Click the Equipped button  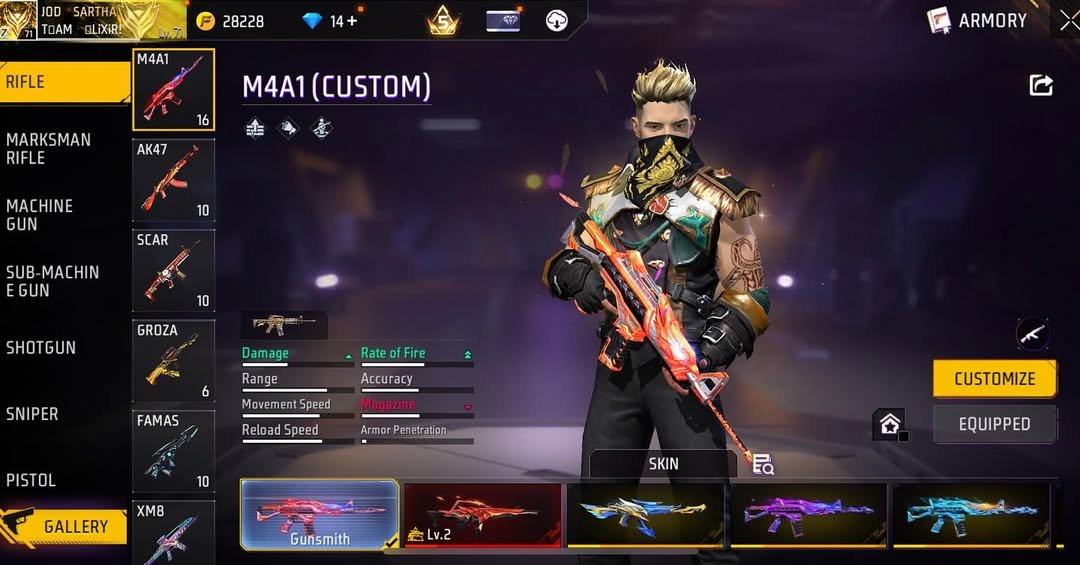pyautogui.click(x=994, y=424)
